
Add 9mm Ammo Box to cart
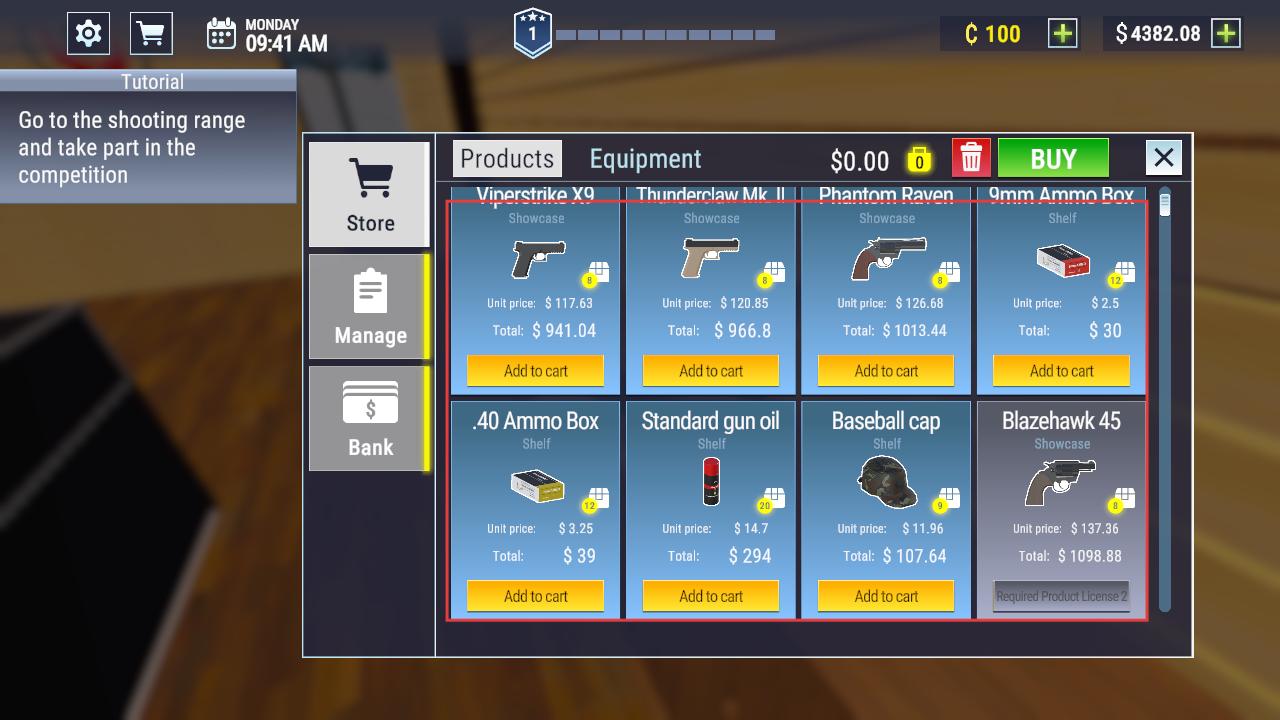click(x=1061, y=371)
